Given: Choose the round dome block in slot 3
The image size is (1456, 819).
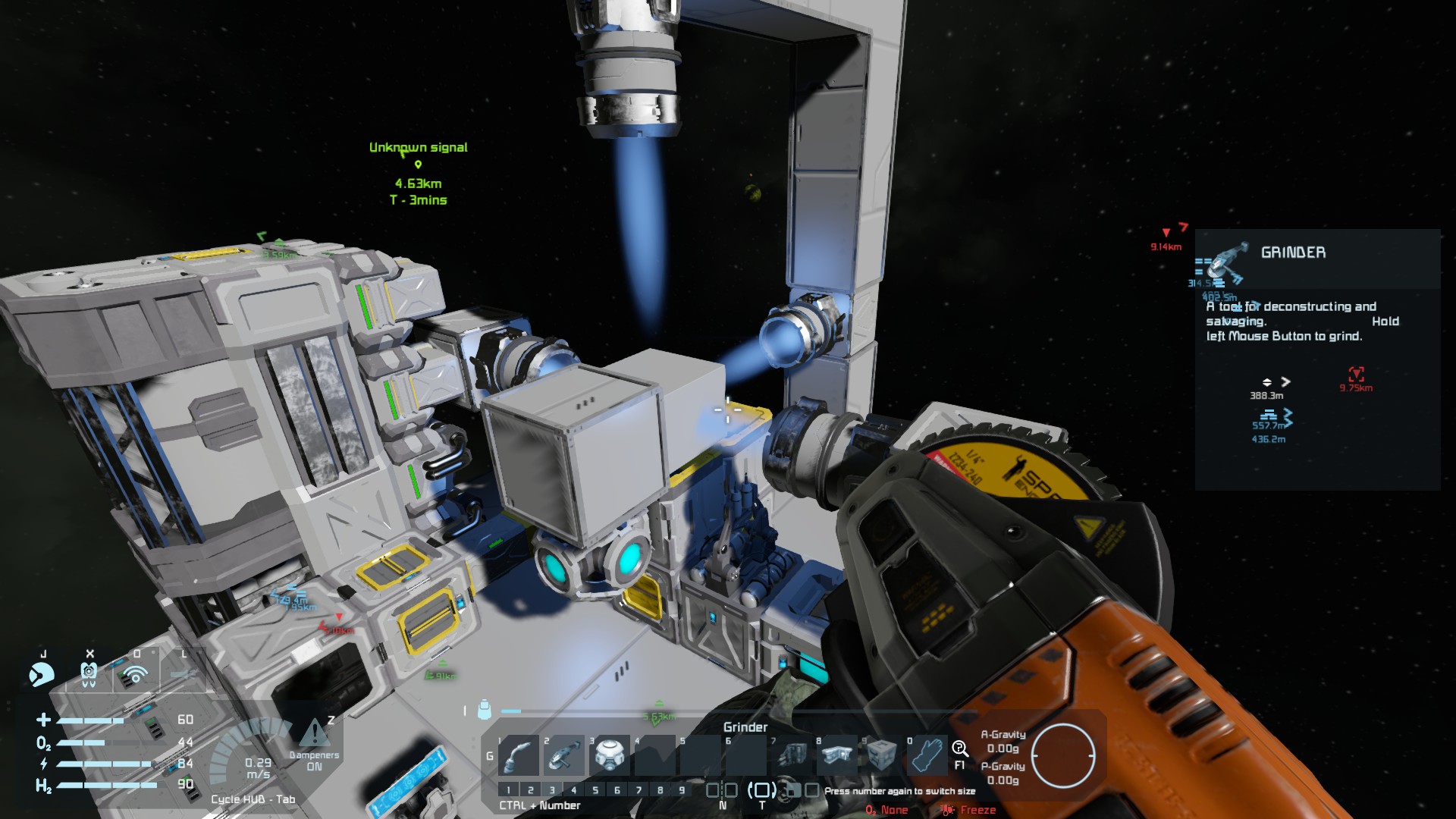Looking at the screenshot, I should [610, 756].
